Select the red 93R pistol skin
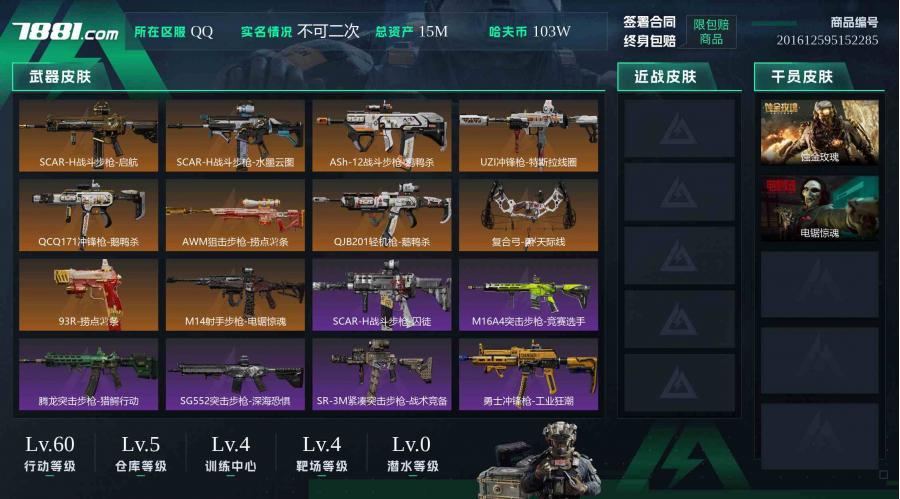This screenshot has width=900, height=499. 88,294
